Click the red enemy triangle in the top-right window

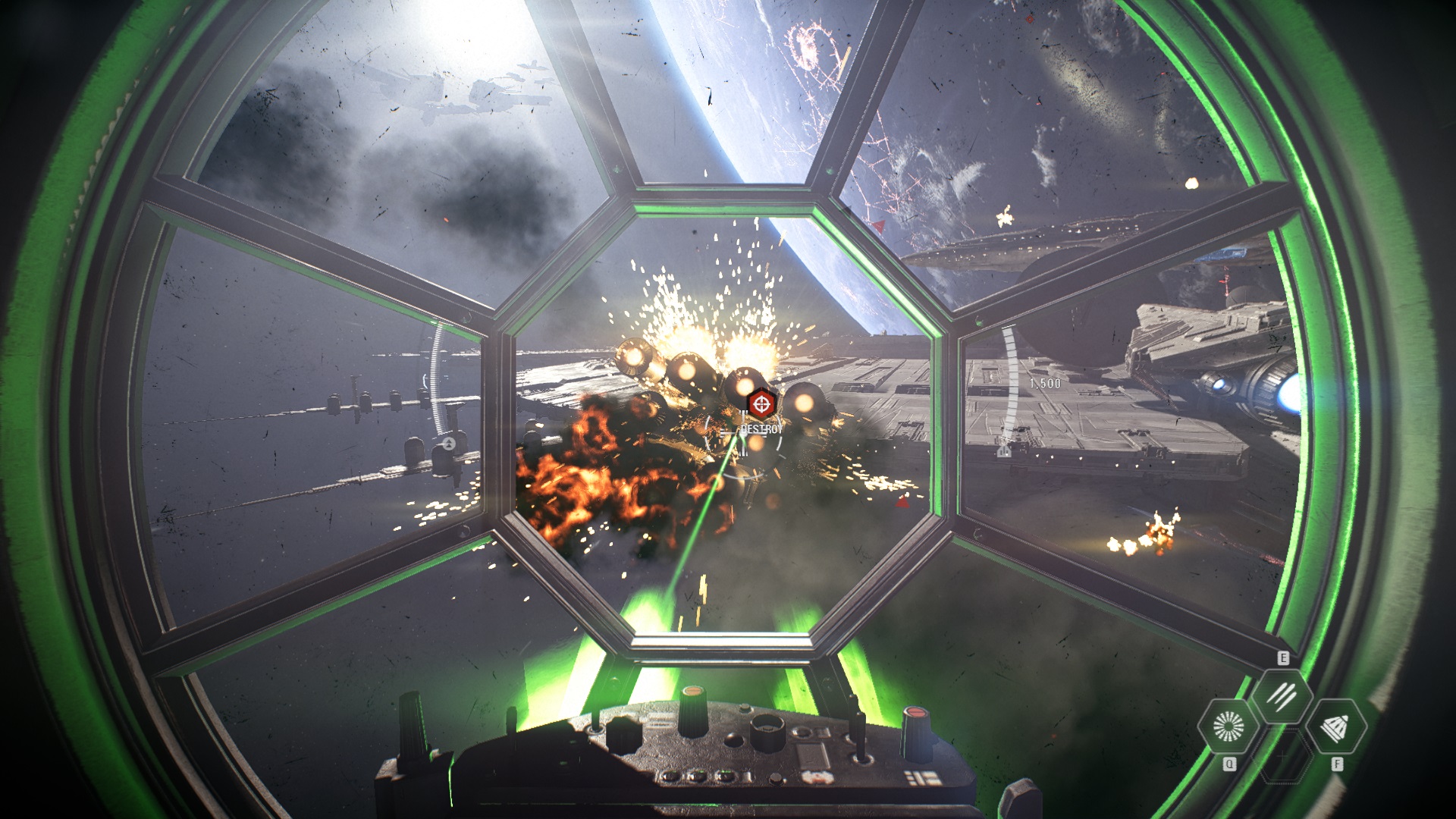[x=878, y=227]
